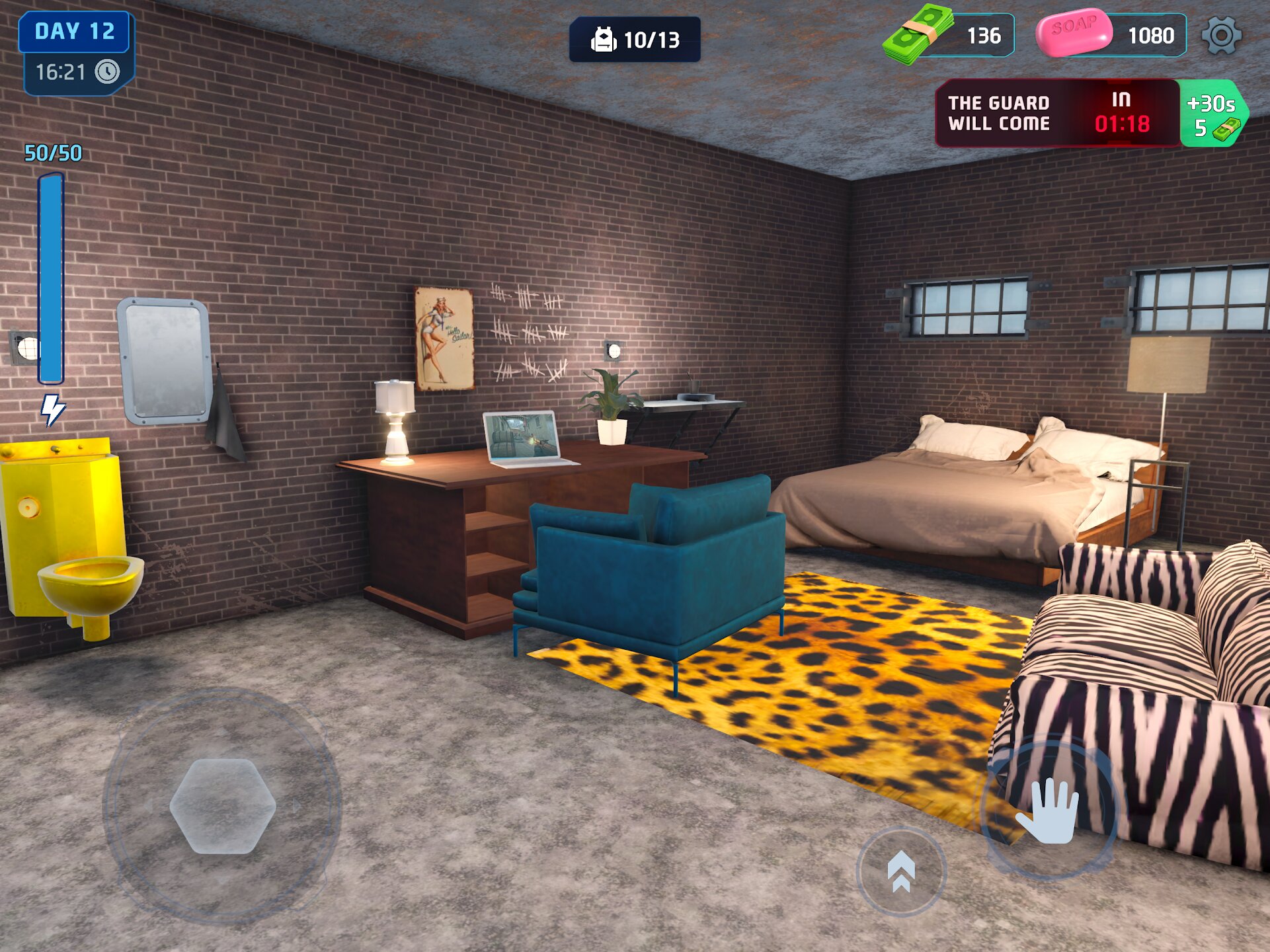Open the backpack inventory showing 10/13
The image size is (1270, 952).
click(x=635, y=40)
